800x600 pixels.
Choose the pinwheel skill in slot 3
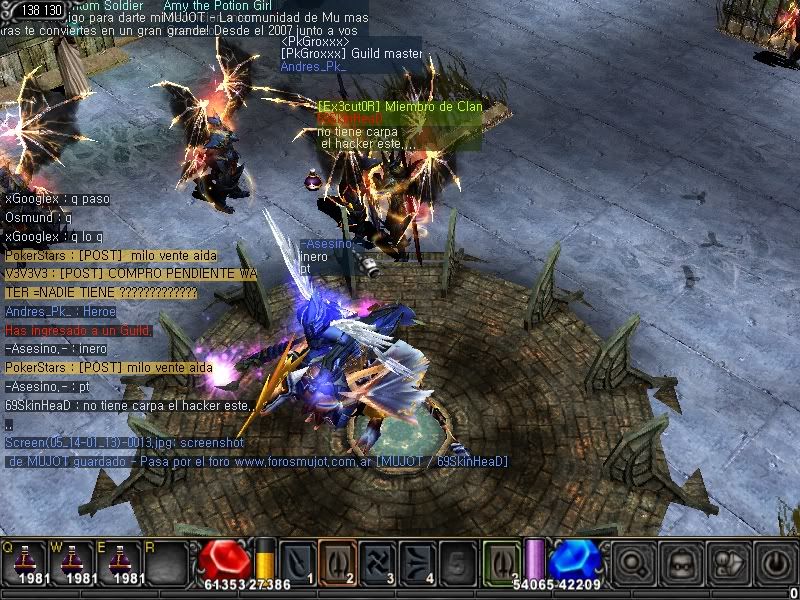378,560
